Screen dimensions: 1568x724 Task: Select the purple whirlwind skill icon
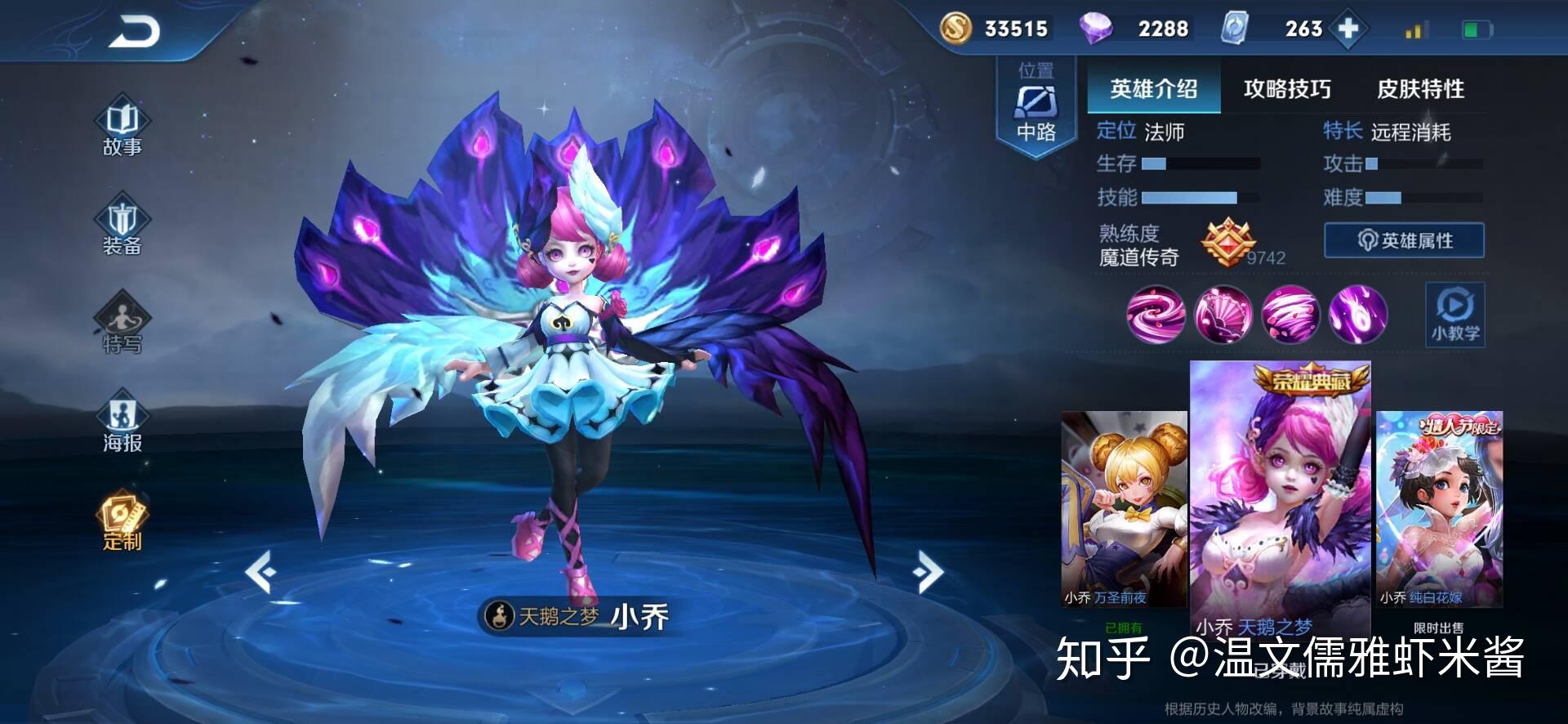coord(1290,315)
